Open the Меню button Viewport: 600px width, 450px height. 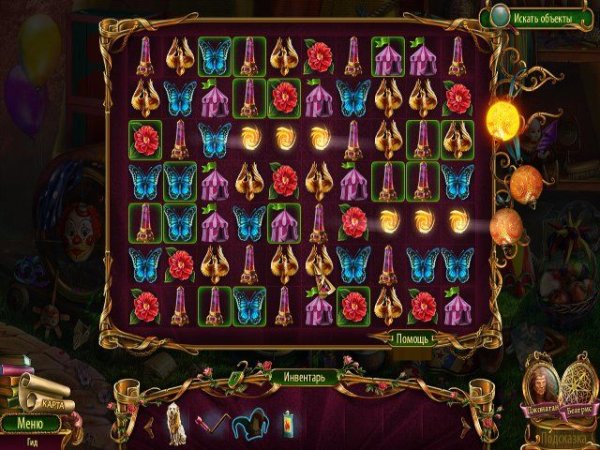[30, 423]
